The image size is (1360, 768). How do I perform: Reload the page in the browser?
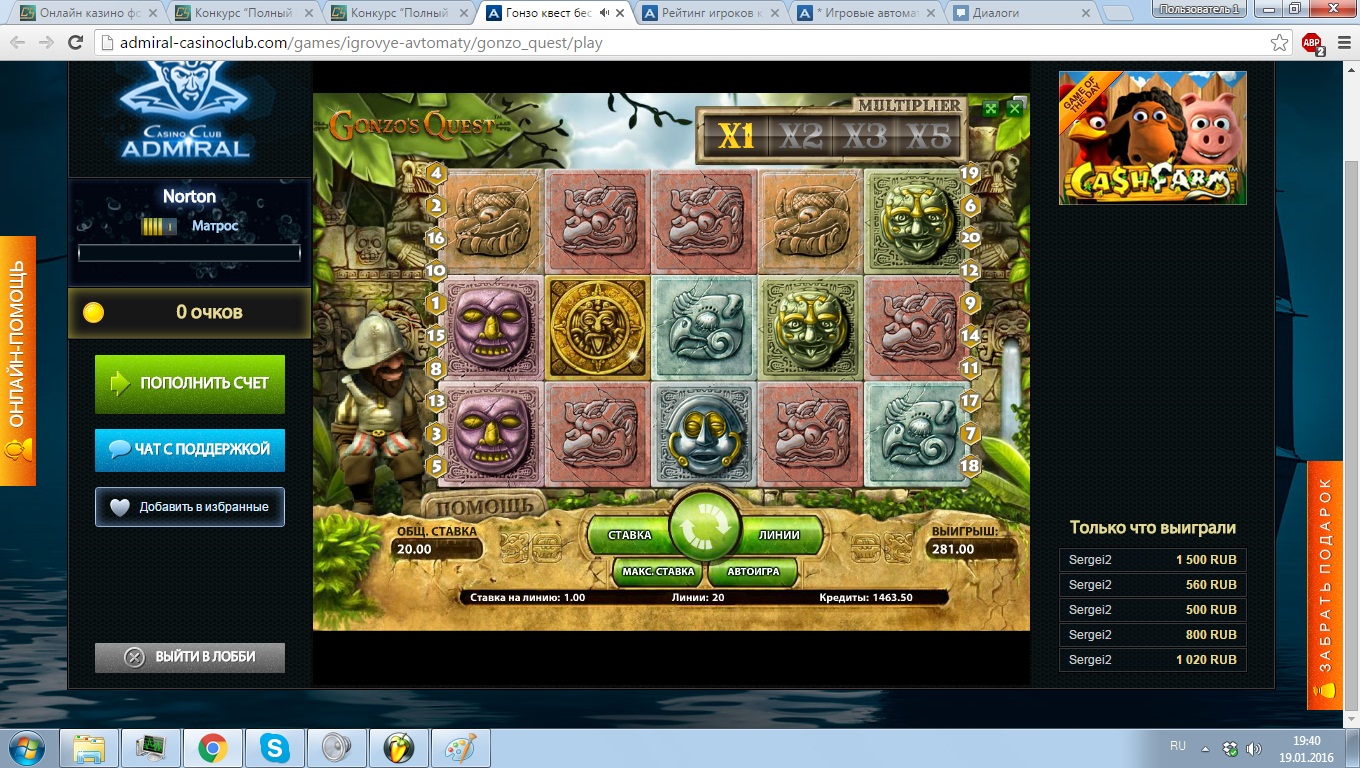[75, 43]
